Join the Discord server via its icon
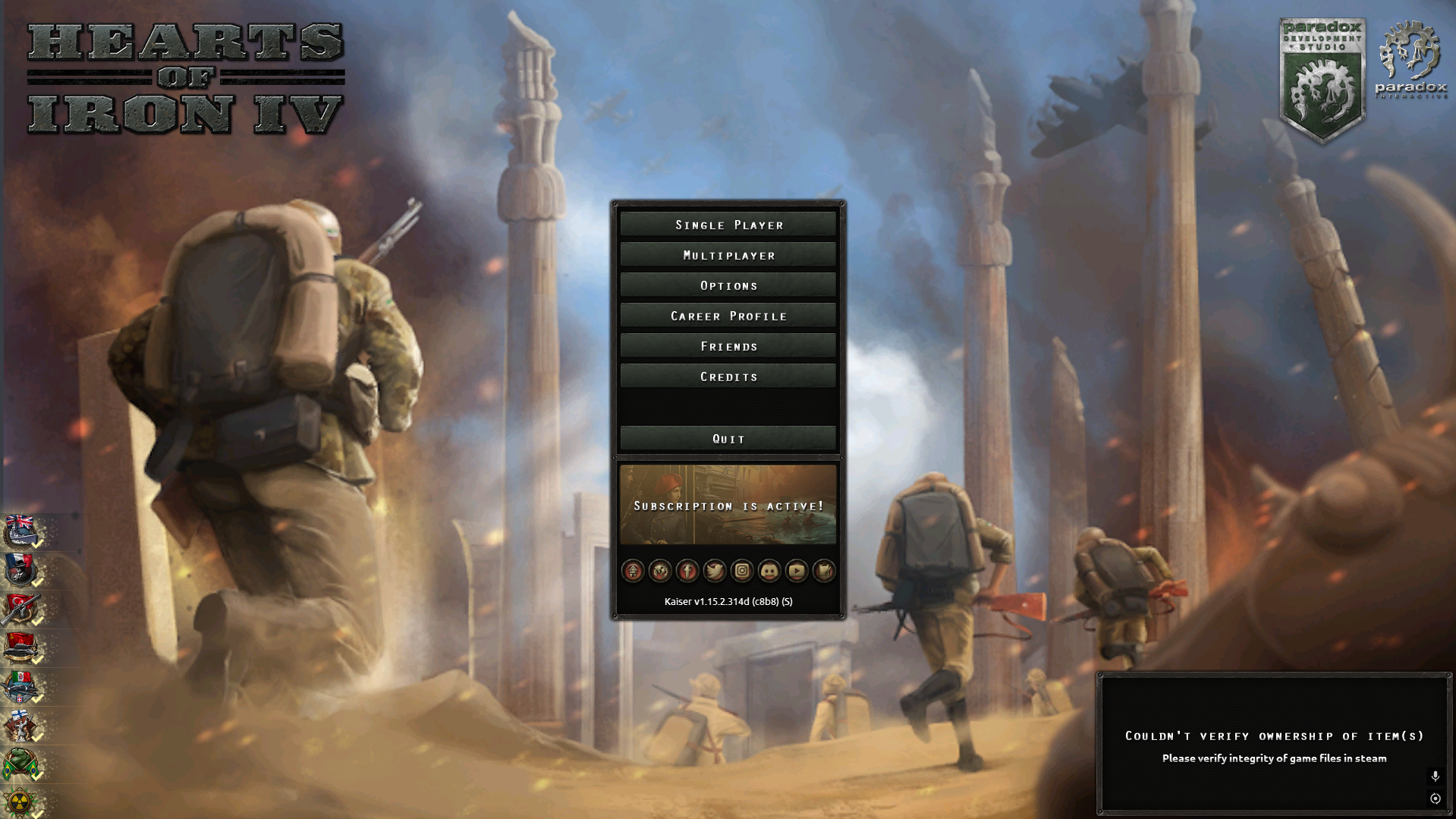 coord(769,571)
